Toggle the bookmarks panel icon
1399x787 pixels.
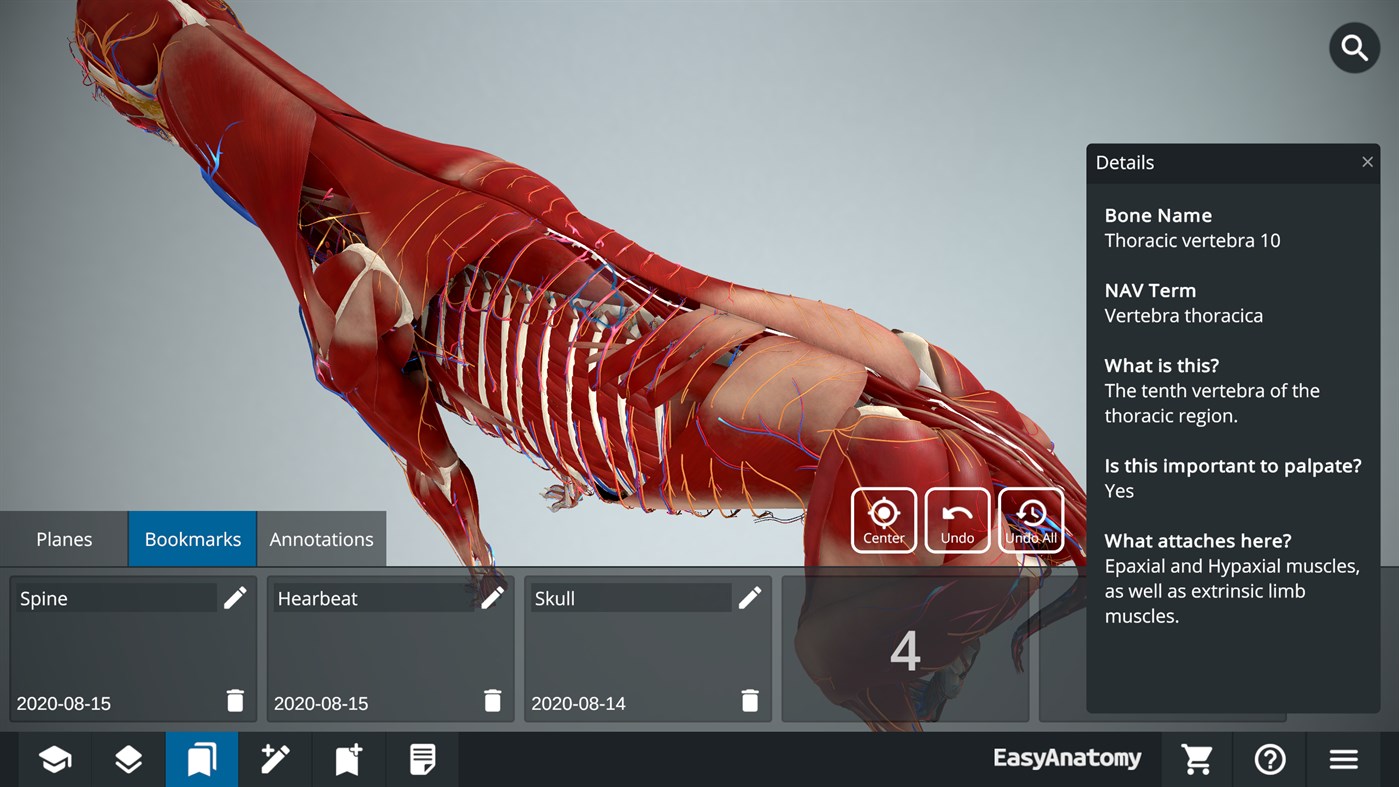pos(202,759)
